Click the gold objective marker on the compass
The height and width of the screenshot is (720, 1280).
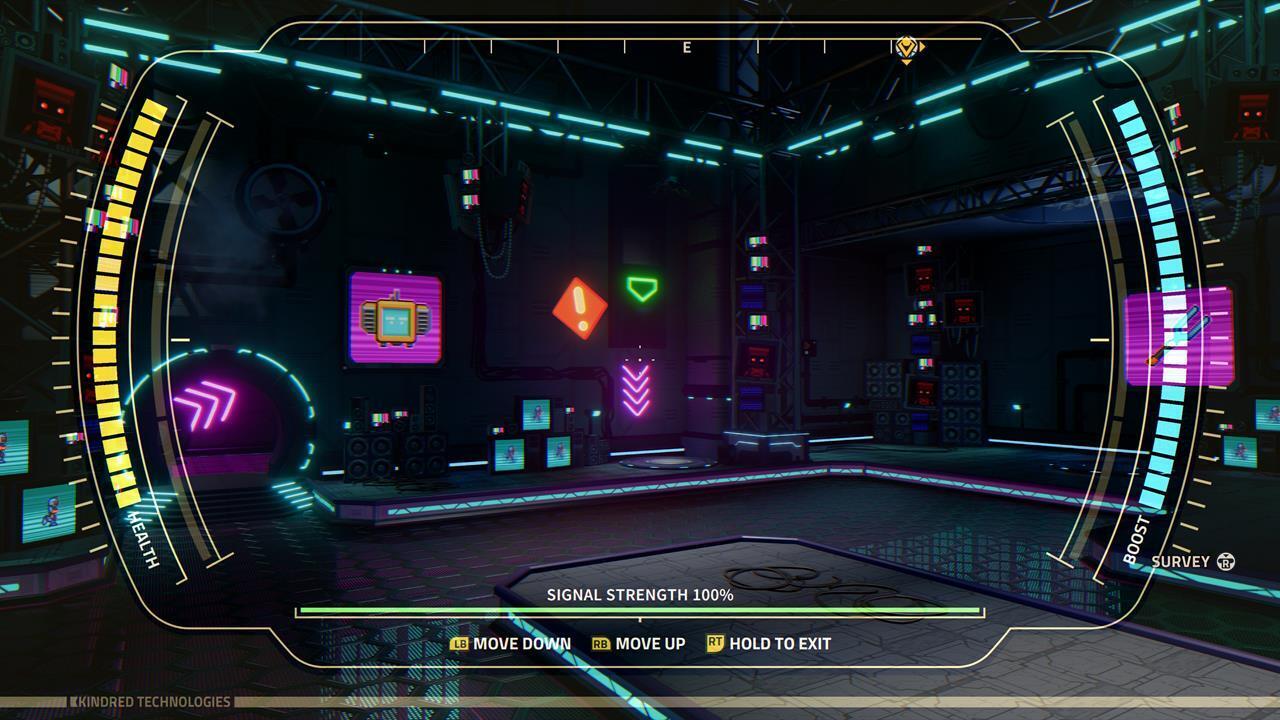click(906, 46)
